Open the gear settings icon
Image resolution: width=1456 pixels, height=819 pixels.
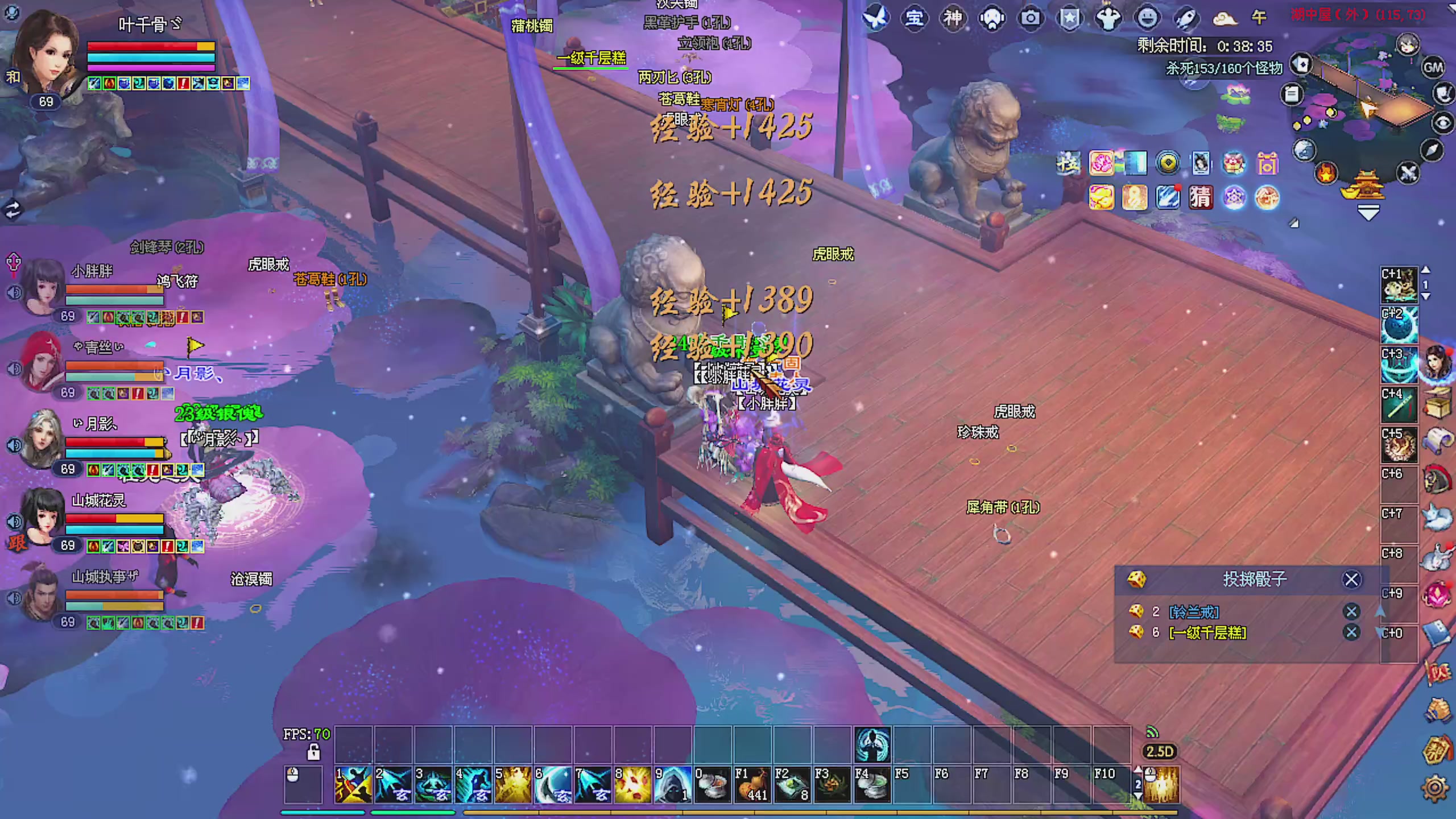click(1434, 788)
